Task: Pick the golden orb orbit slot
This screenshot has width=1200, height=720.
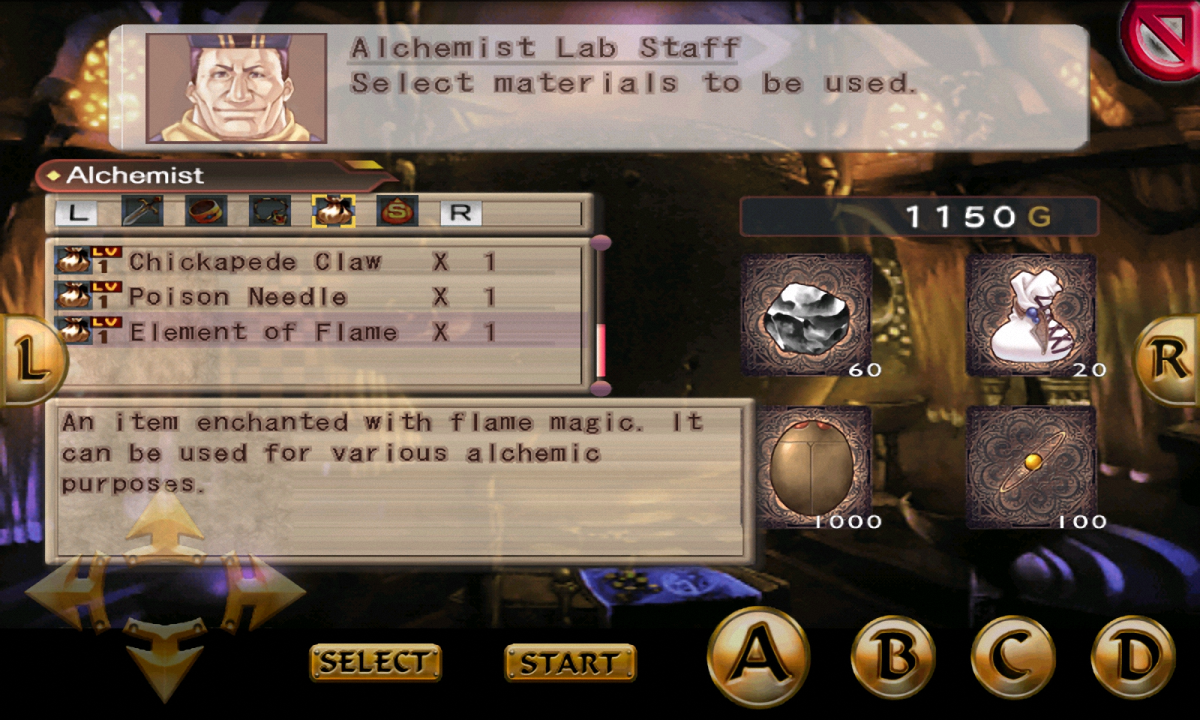Action: tap(1031, 467)
